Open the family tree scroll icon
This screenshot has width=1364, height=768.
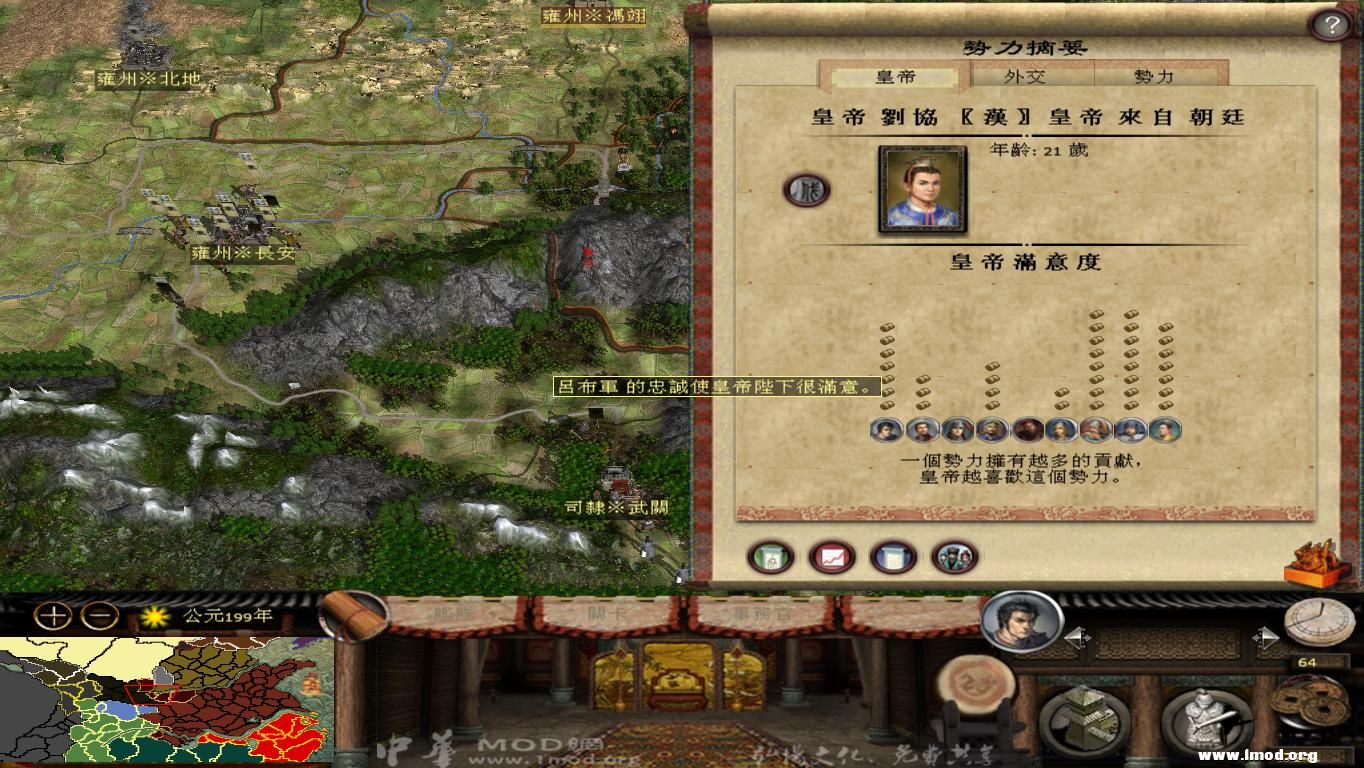pyautogui.click(x=771, y=557)
